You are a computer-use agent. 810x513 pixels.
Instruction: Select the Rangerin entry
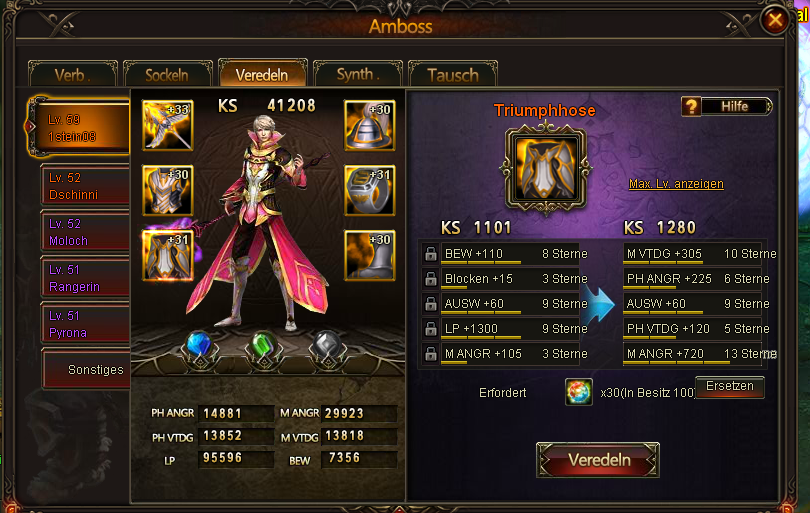85,278
